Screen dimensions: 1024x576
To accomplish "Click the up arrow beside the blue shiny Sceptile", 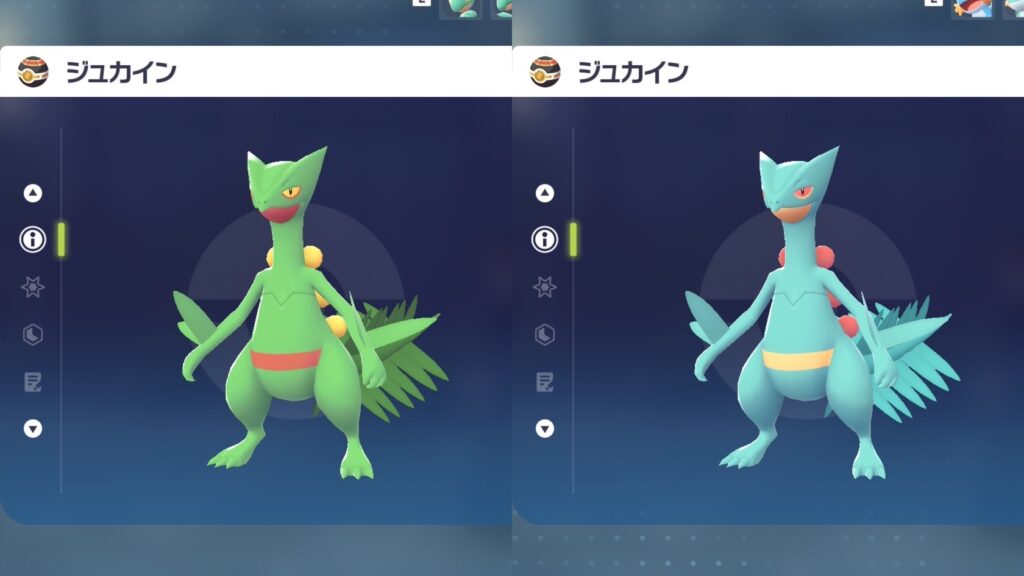I will click(x=545, y=193).
